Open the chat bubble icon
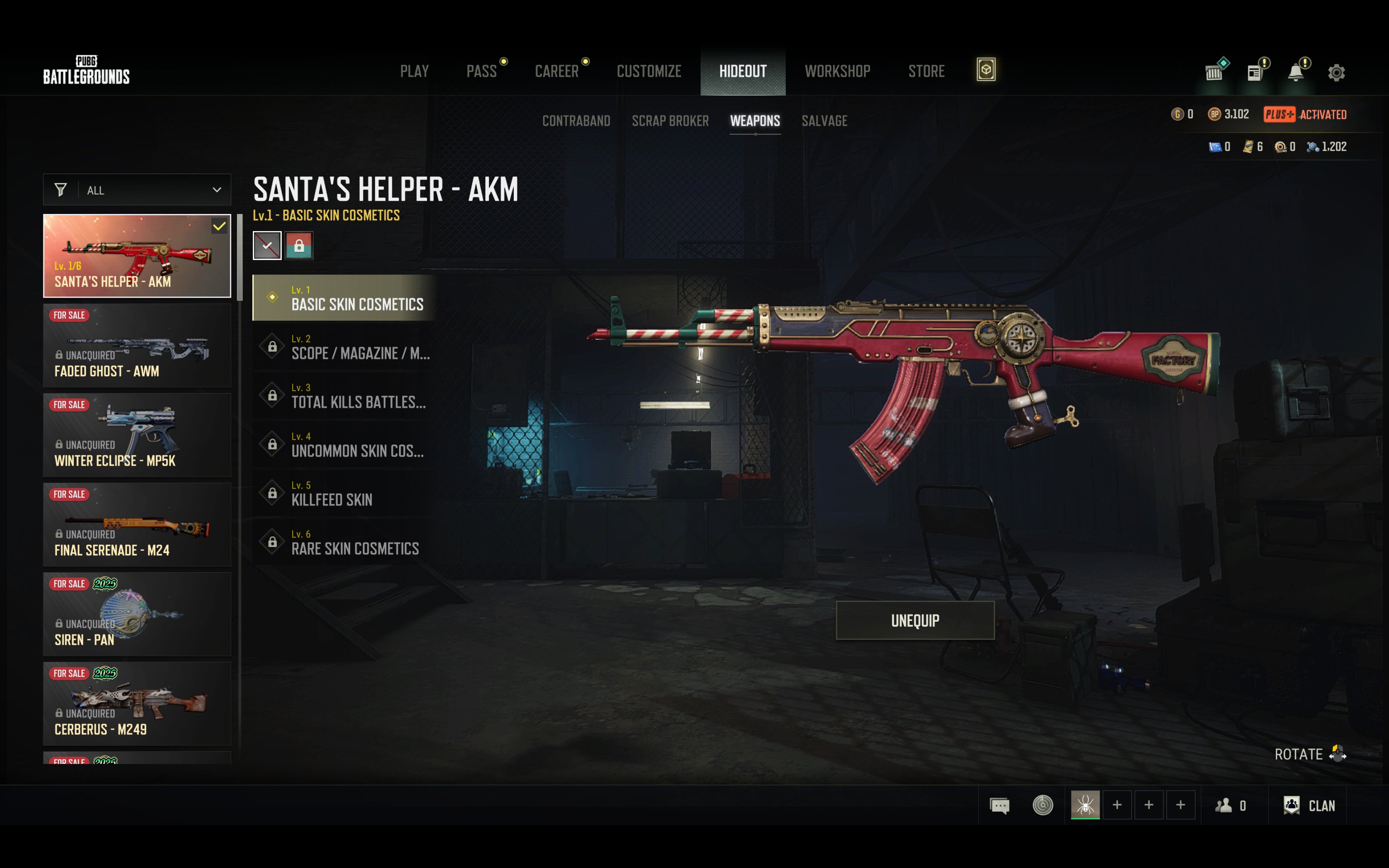Viewport: 1389px width, 868px height. tap(999, 806)
